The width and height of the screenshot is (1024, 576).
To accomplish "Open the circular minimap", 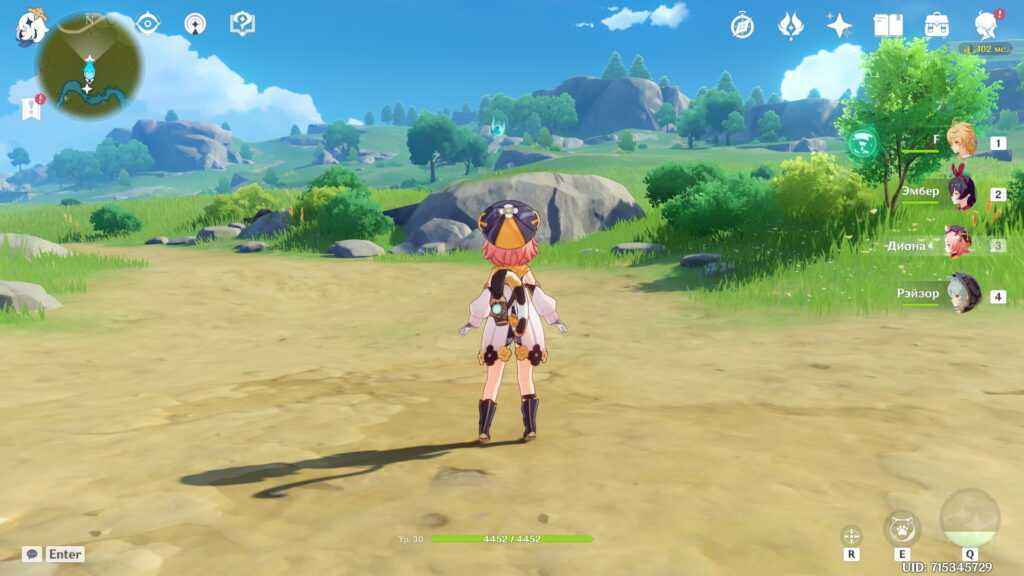I will pos(89,65).
